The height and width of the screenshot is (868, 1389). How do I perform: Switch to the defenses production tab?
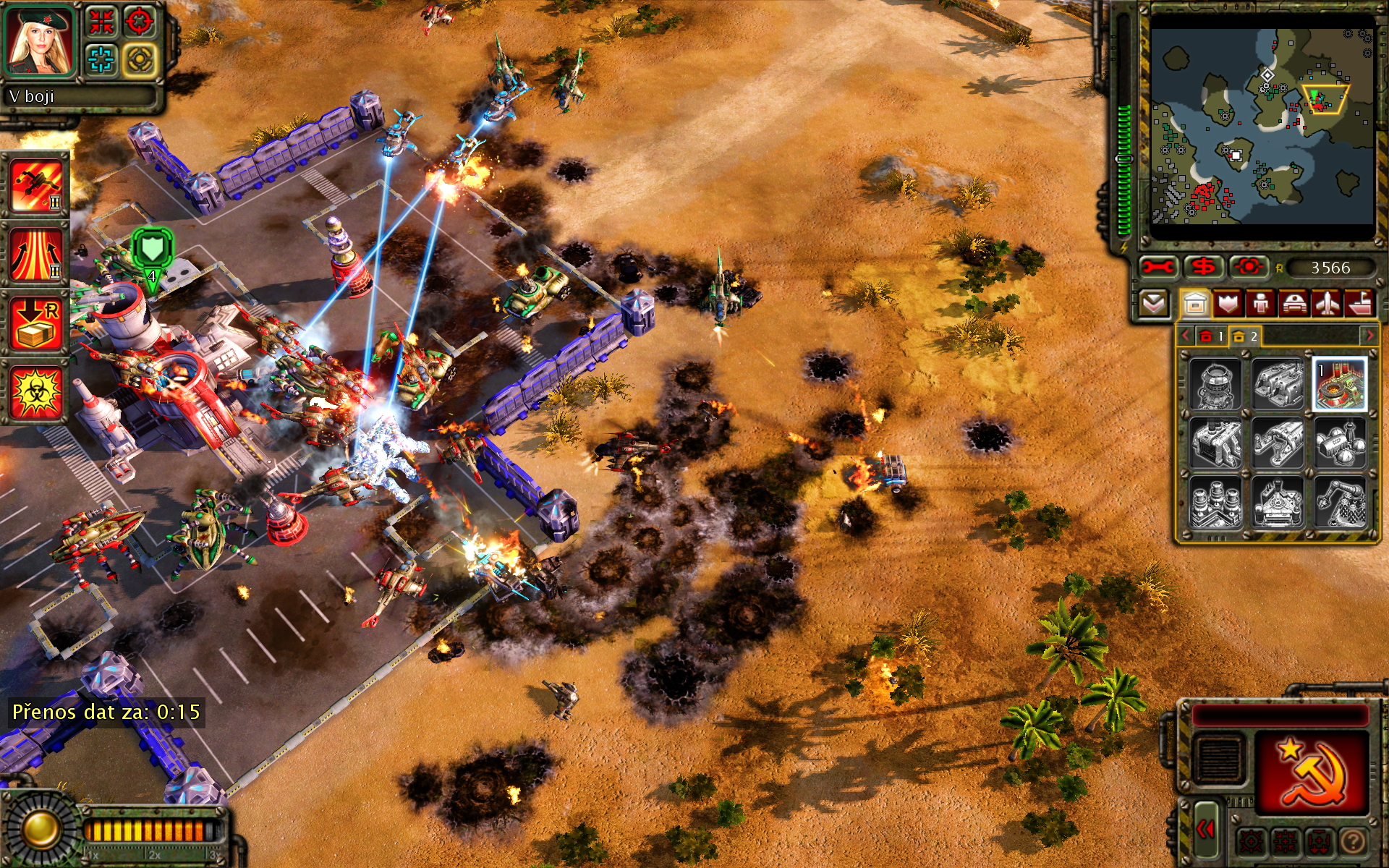click(x=1228, y=304)
